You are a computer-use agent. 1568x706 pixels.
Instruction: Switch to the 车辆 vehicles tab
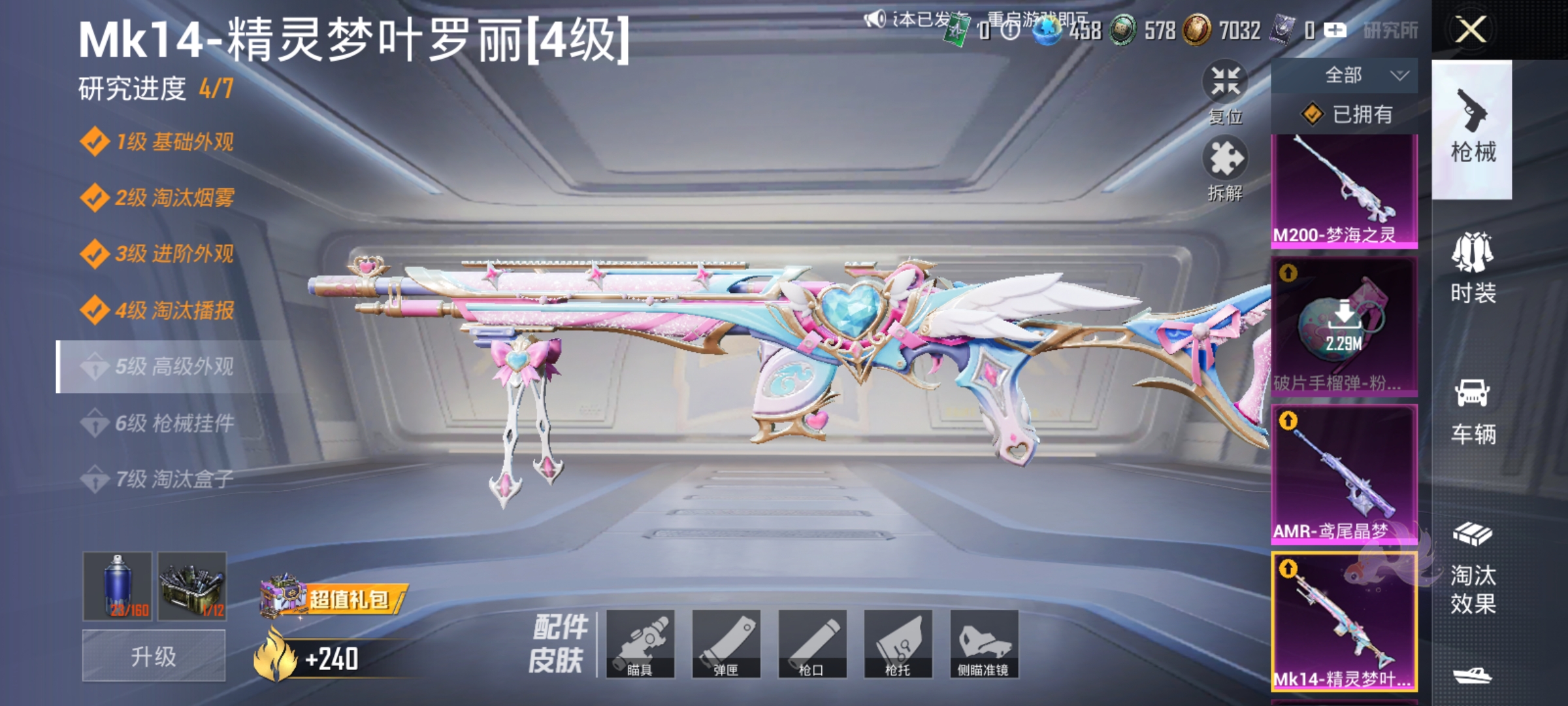[x=1475, y=411]
